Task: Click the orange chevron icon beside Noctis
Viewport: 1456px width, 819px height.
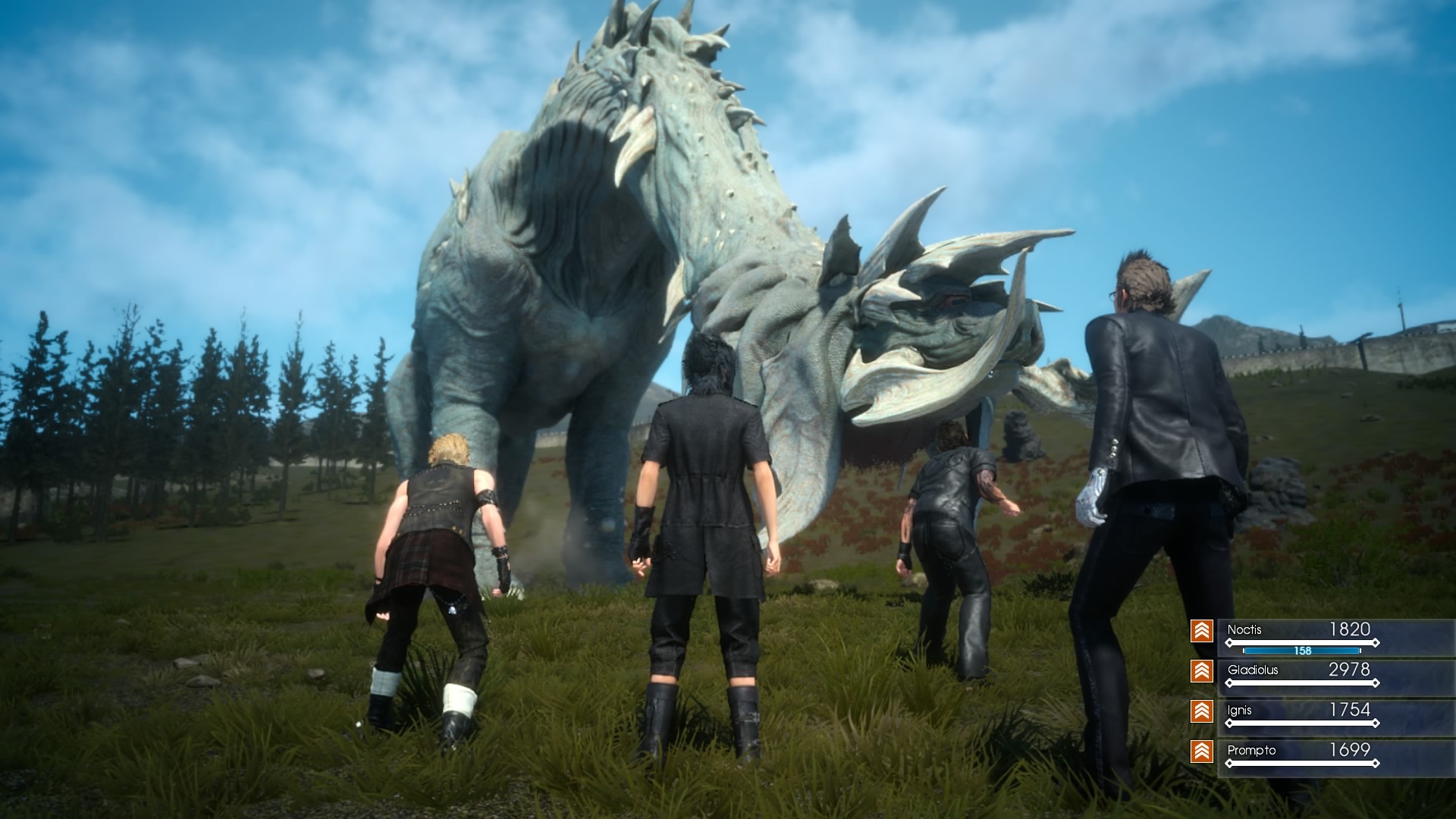Action: [1202, 631]
